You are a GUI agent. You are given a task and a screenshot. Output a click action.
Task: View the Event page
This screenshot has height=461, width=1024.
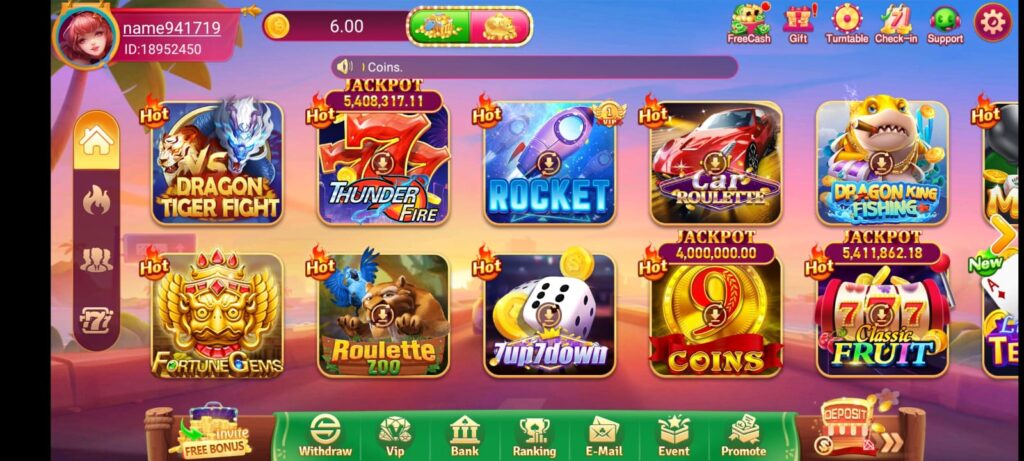click(x=674, y=437)
